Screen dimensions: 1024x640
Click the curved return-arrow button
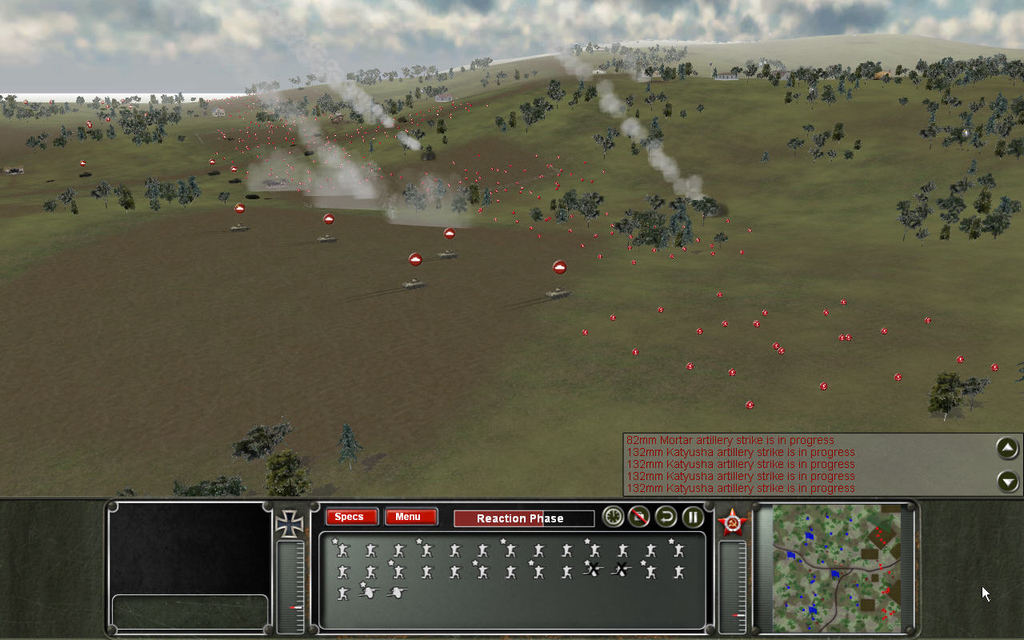666,517
